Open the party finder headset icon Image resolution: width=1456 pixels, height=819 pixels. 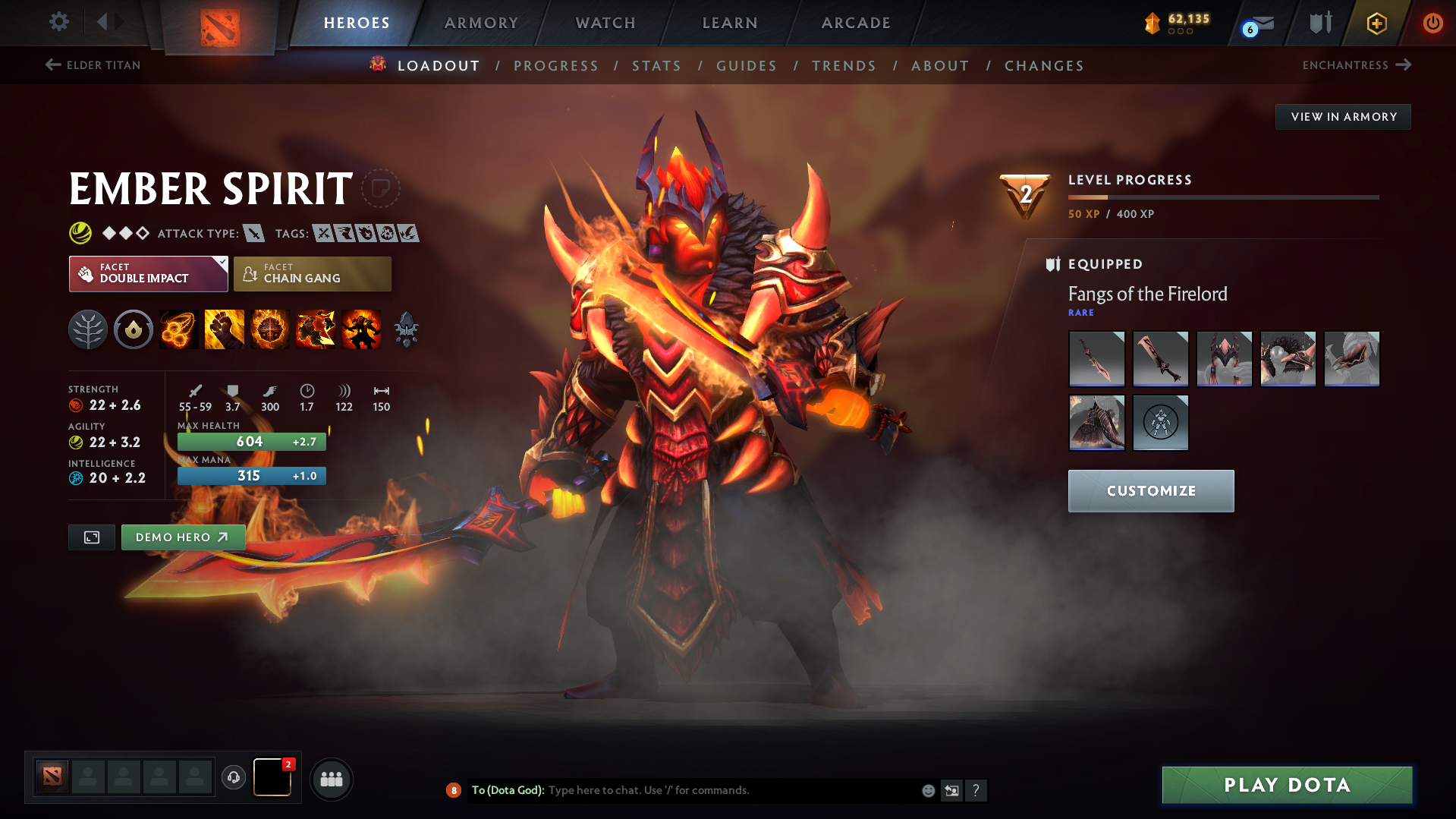pos(233,779)
